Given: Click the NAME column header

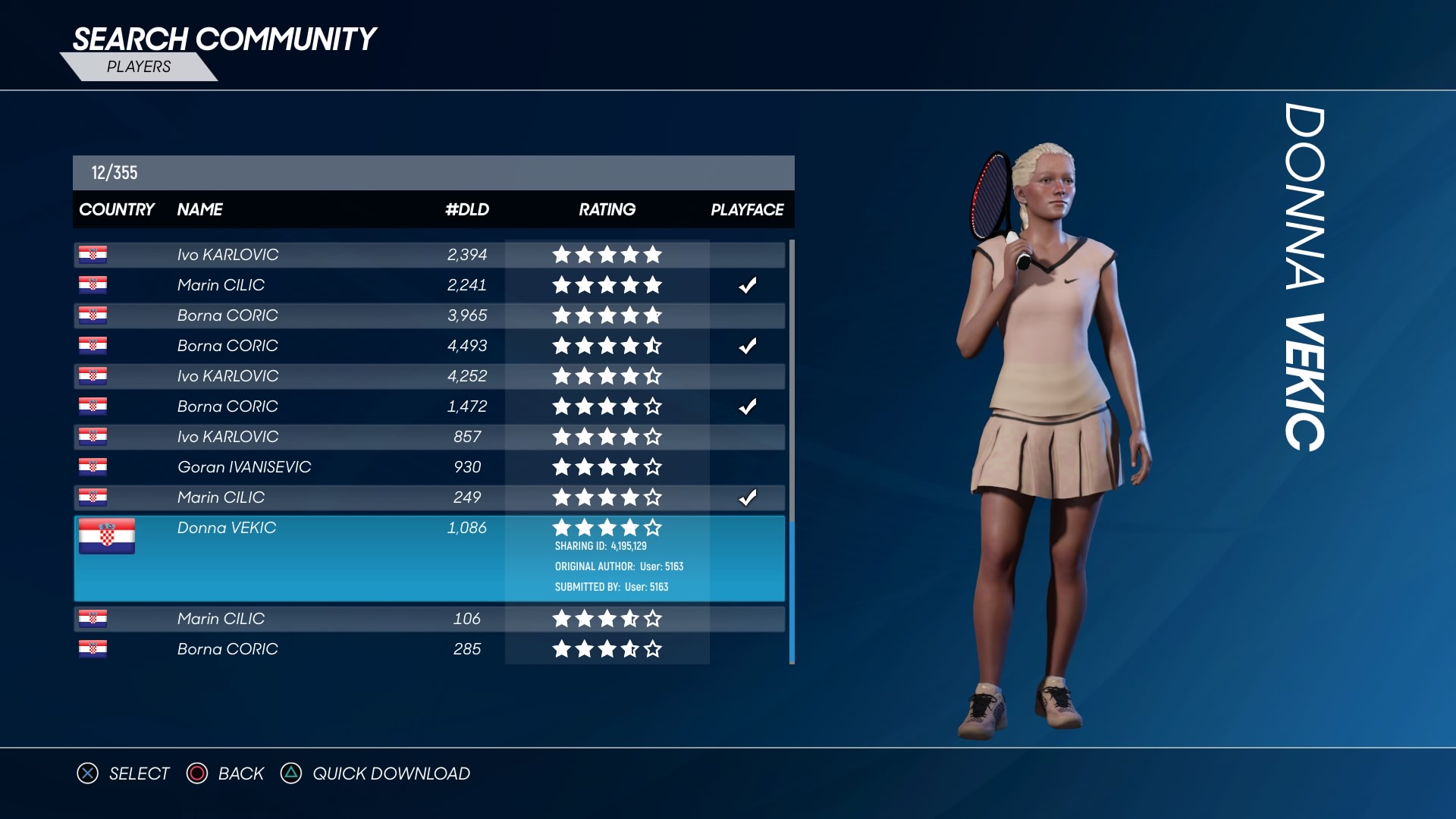Looking at the screenshot, I should 199,209.
